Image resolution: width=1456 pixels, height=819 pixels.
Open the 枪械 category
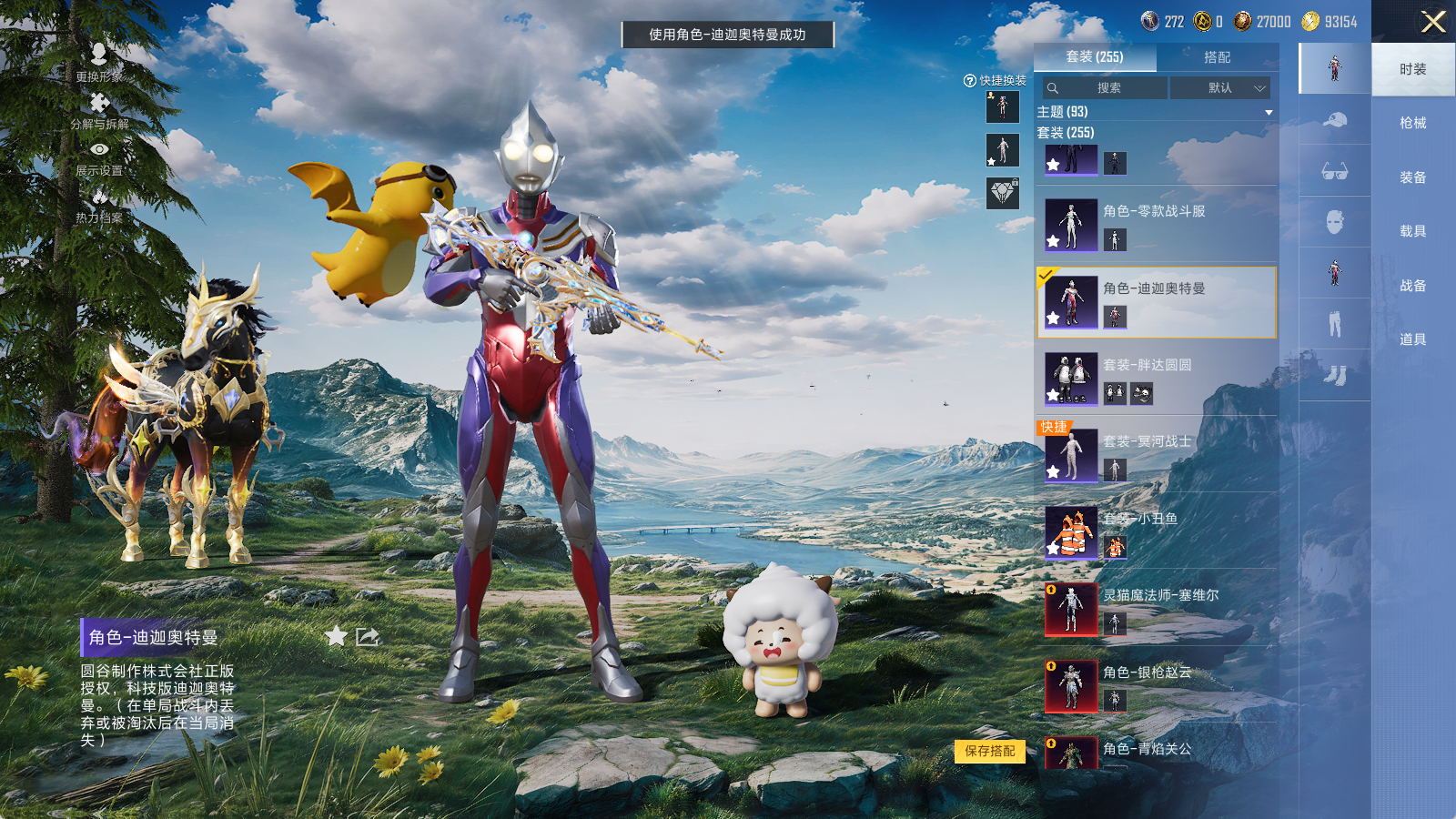1412,123
